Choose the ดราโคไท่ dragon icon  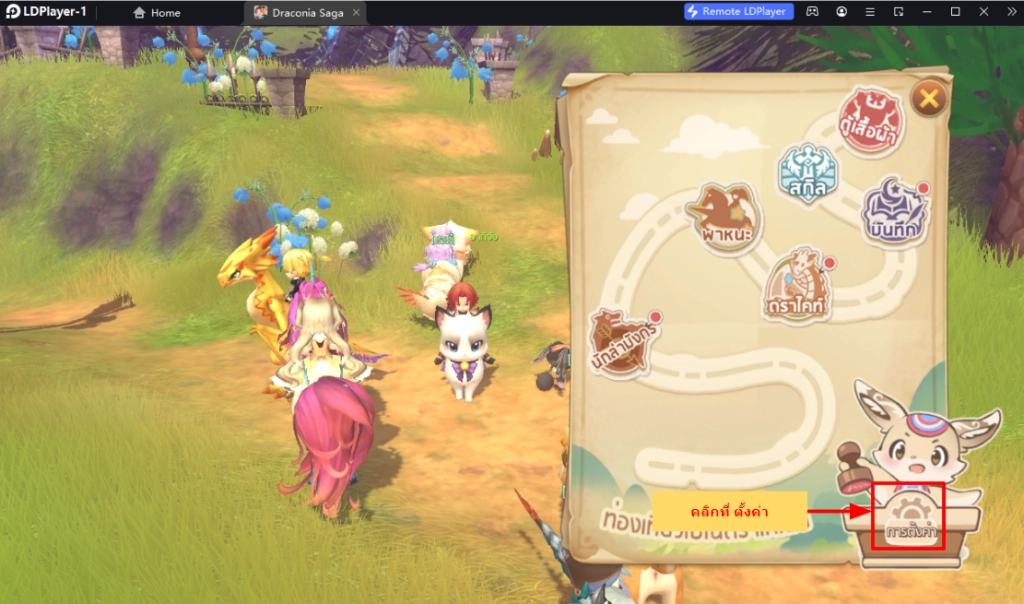796,284
